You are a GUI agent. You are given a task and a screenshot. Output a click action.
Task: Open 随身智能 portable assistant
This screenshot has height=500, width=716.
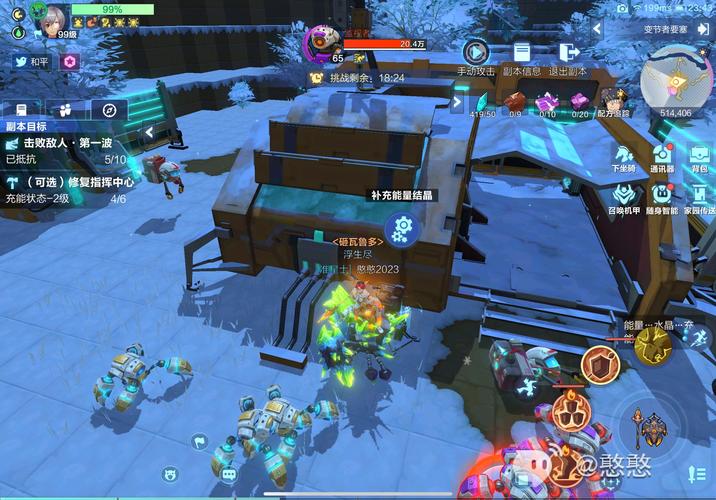662,196
